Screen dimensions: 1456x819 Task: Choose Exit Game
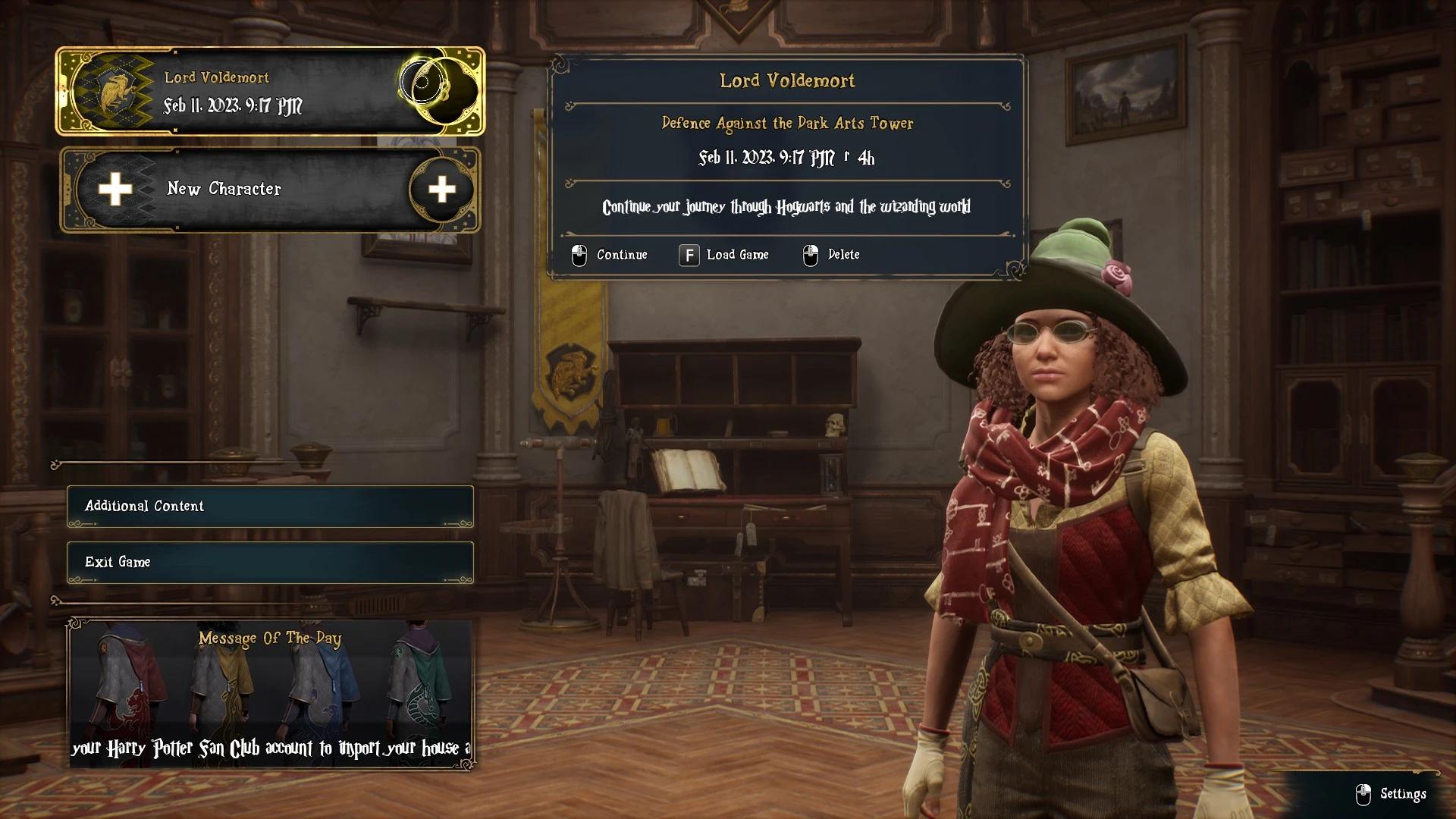click(x=270, y=562)
